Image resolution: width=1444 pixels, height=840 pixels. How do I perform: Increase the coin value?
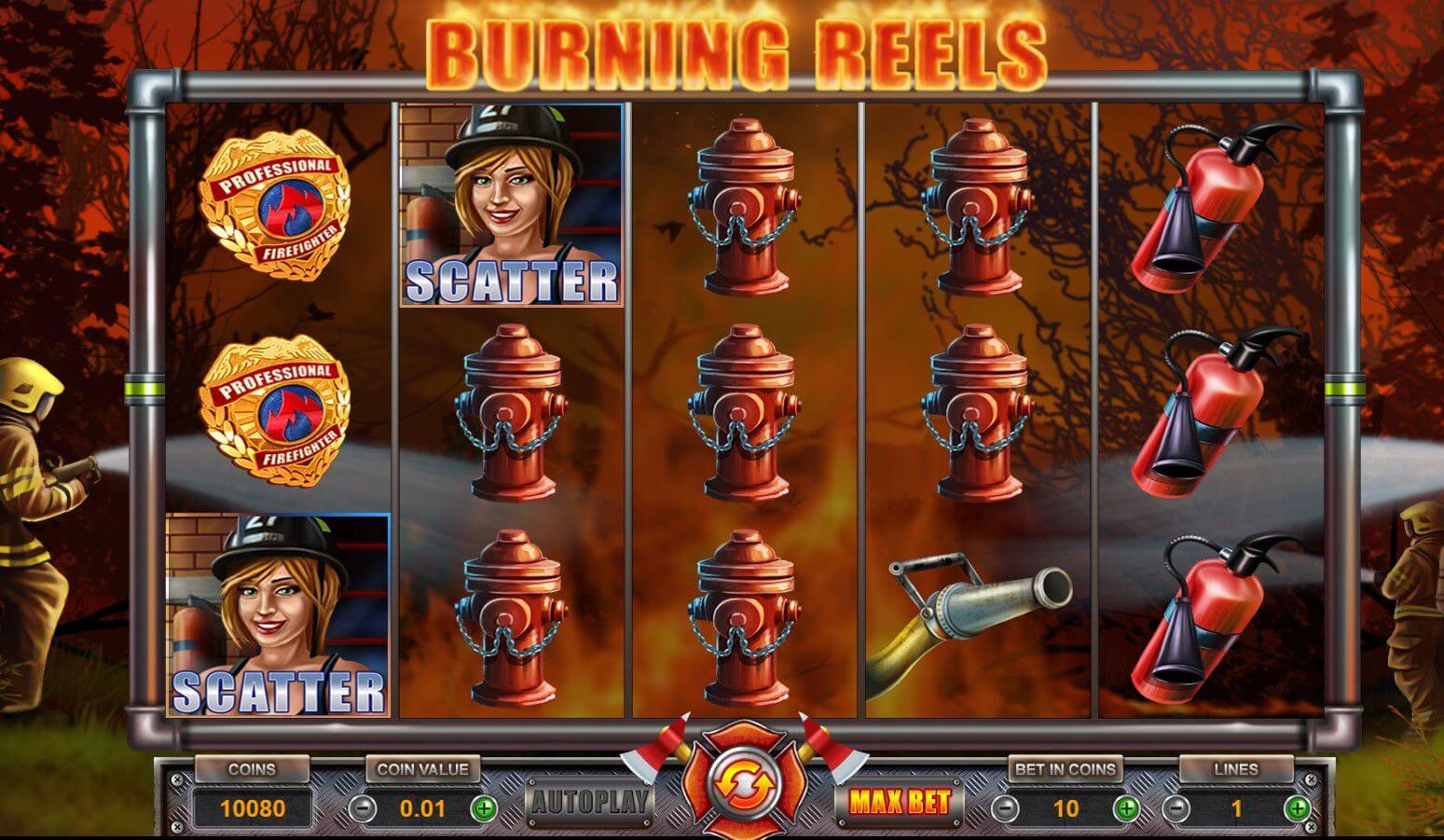[483, 807]
